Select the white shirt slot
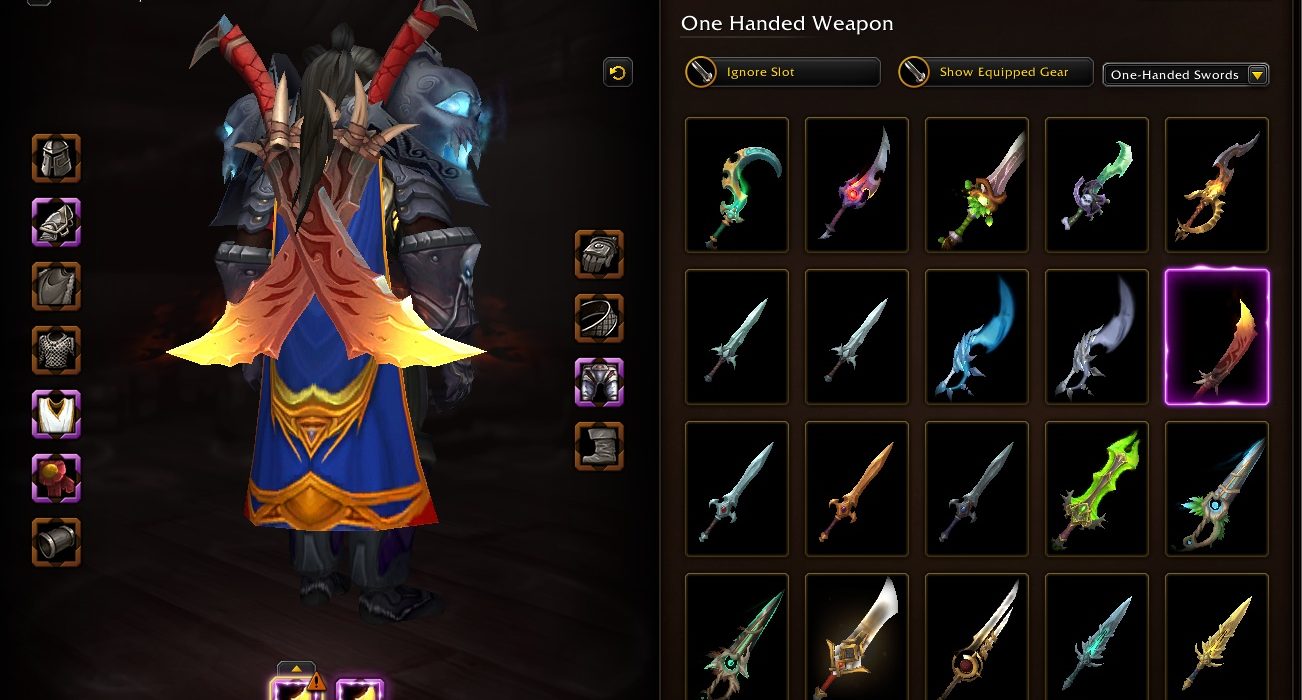1302x700 pixels. pos(56,414)
